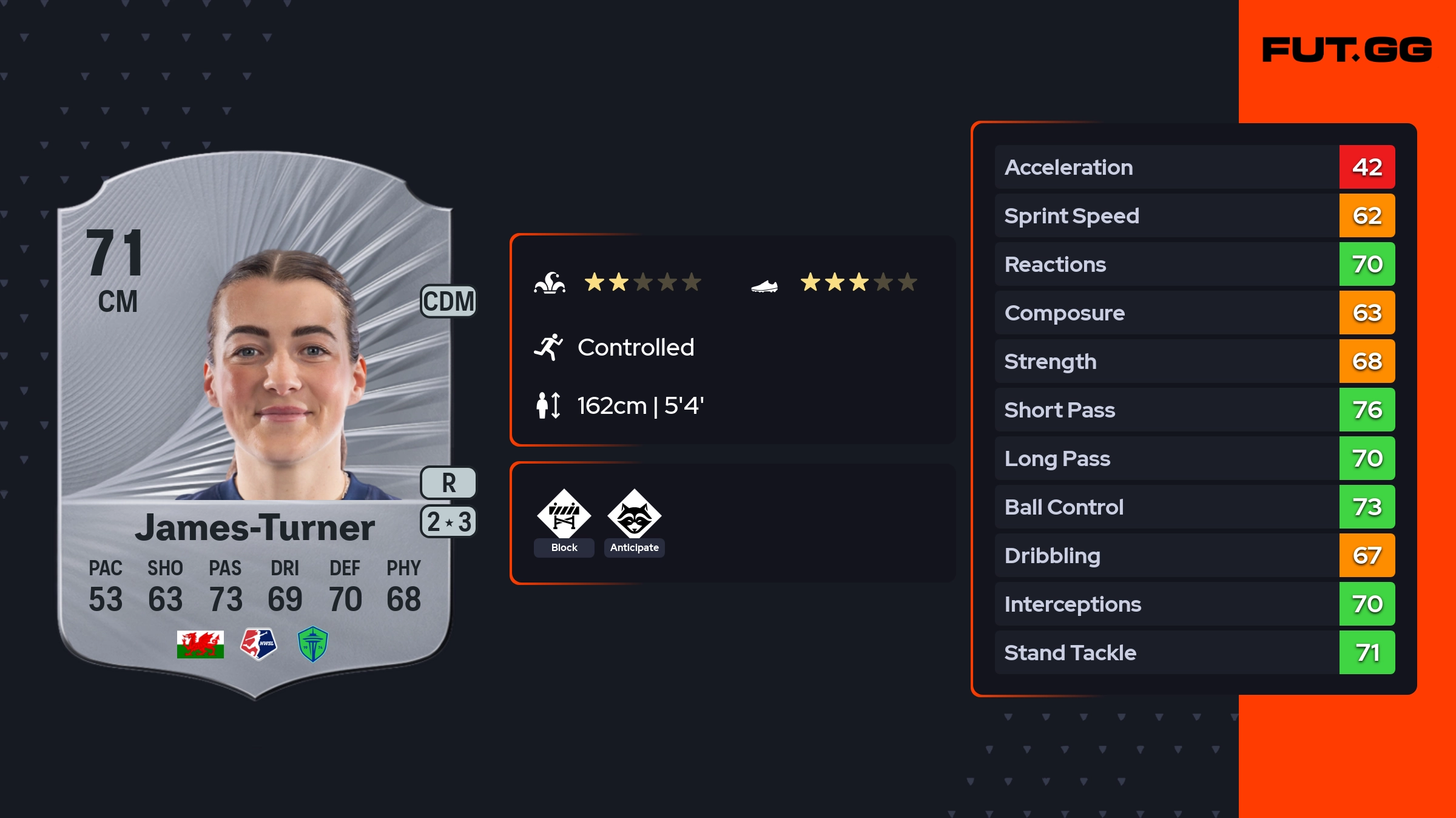Click the Seattle Reign club badge
Viewport: 1456px width, 818px height.
tap(313, 644)
